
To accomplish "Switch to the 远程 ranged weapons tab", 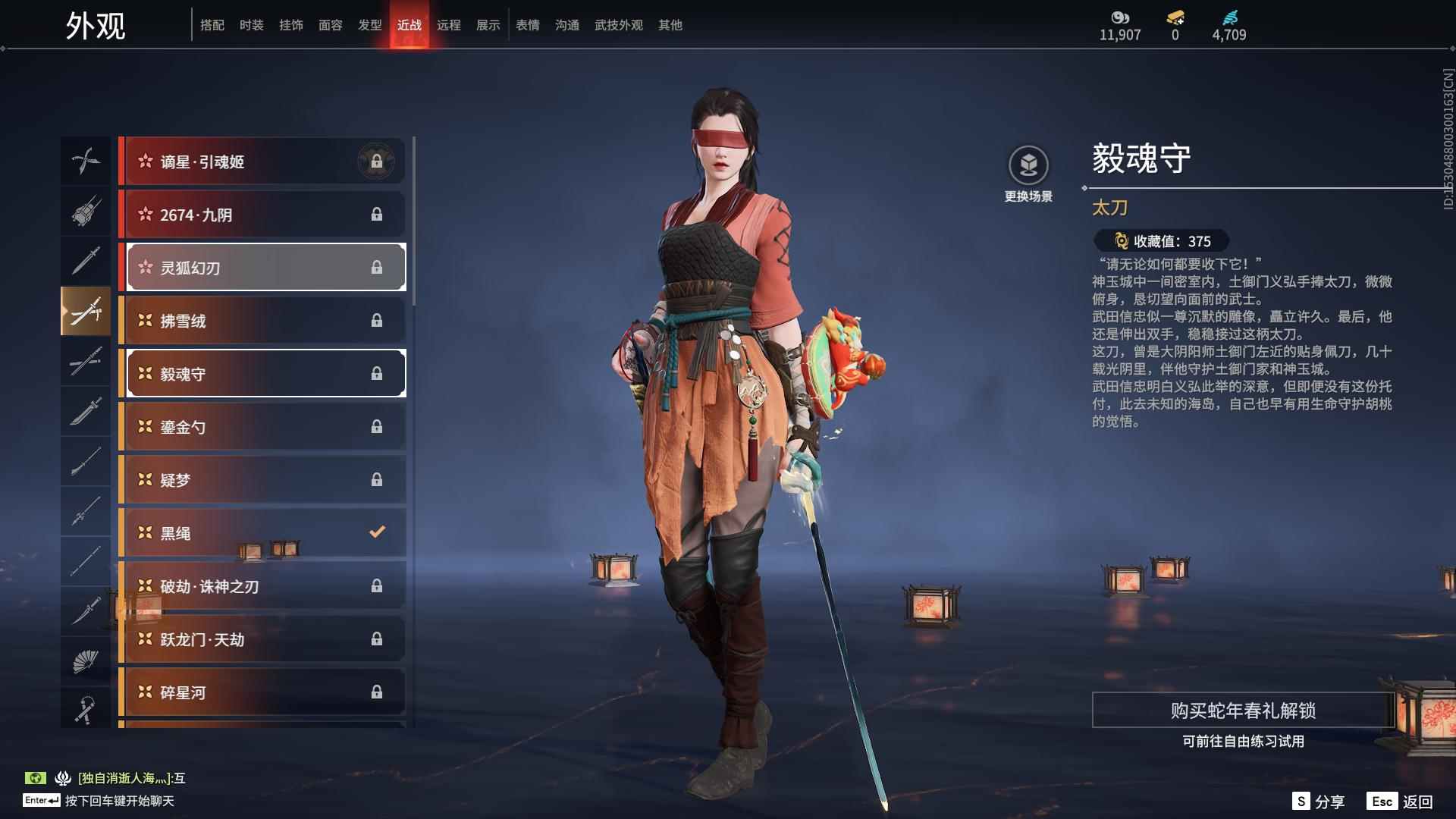I will pos(449,25).
